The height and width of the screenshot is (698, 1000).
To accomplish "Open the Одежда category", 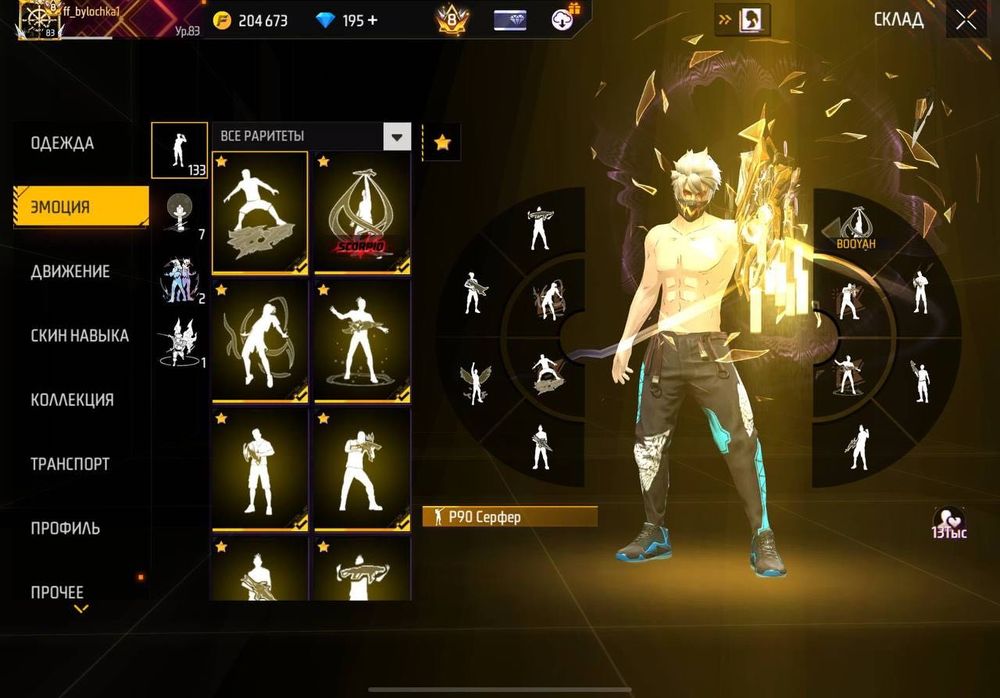I will [63, 143].
